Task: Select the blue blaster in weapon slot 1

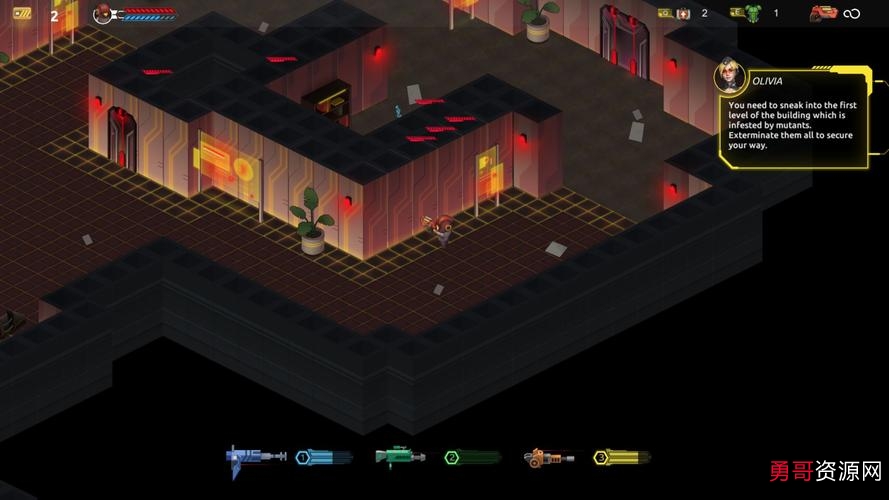Action: [x=255, y=457]
